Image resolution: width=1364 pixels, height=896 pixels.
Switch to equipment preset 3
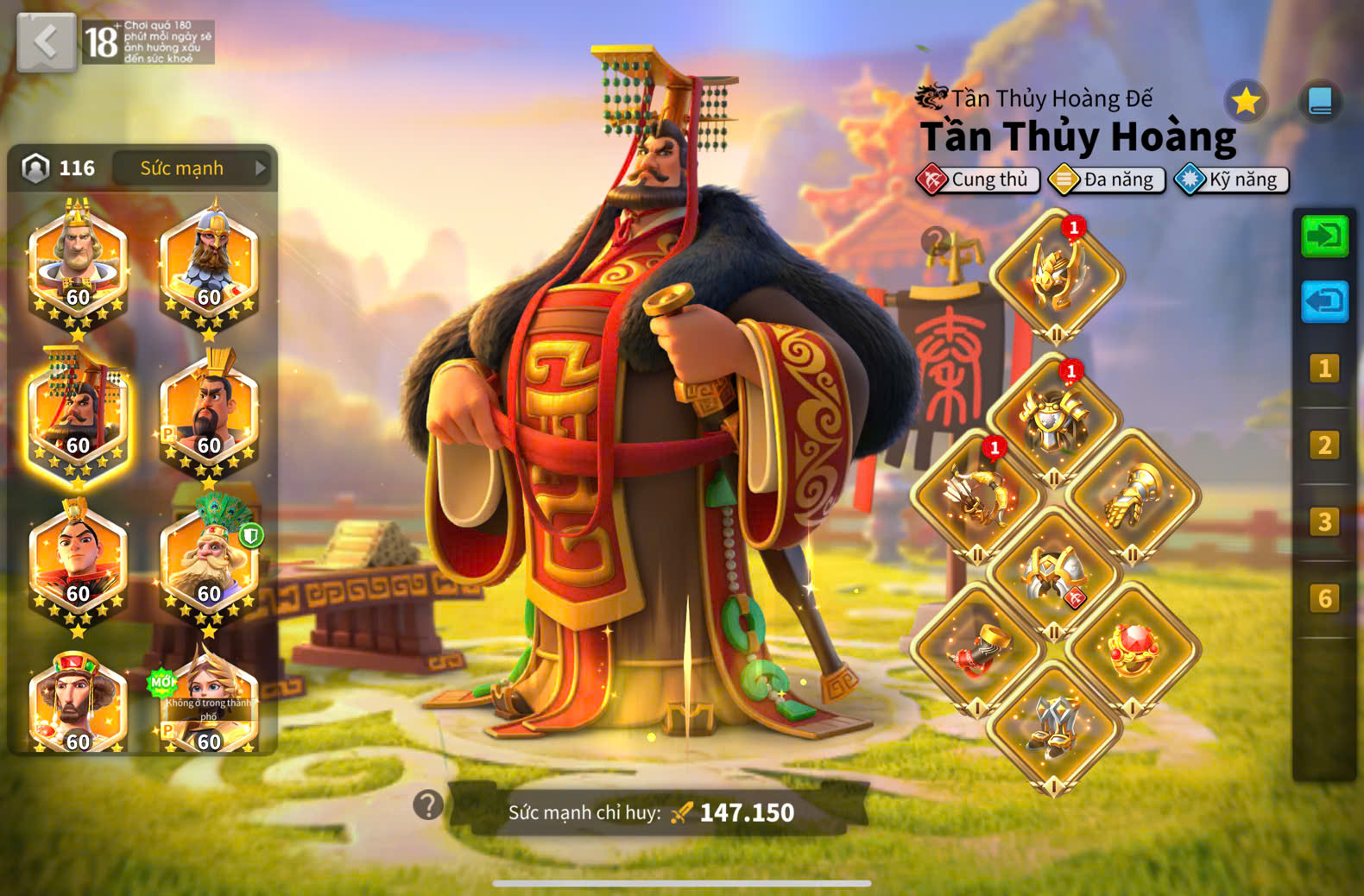[1324, 522]
